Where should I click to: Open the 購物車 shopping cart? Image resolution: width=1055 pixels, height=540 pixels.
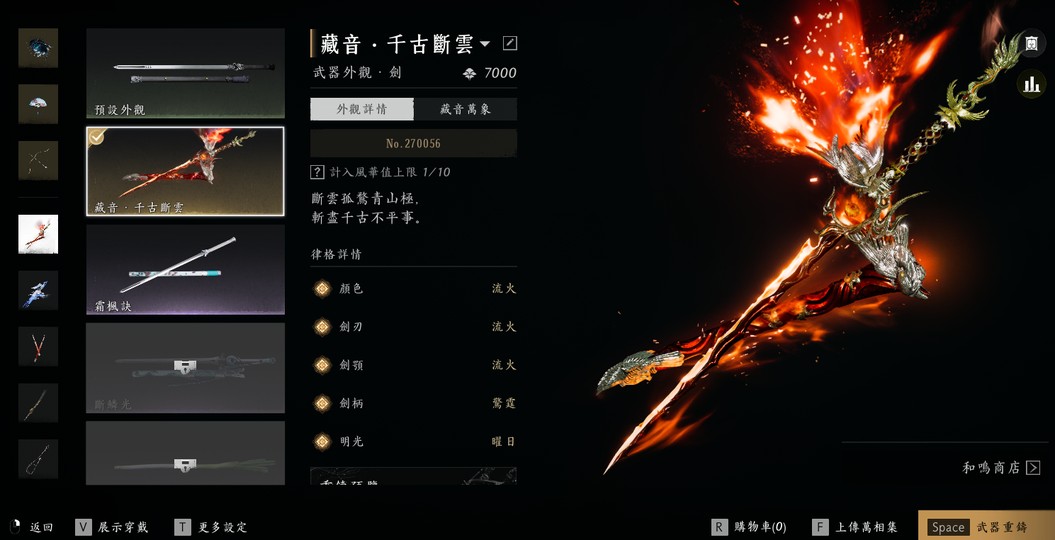pos(749,527)
